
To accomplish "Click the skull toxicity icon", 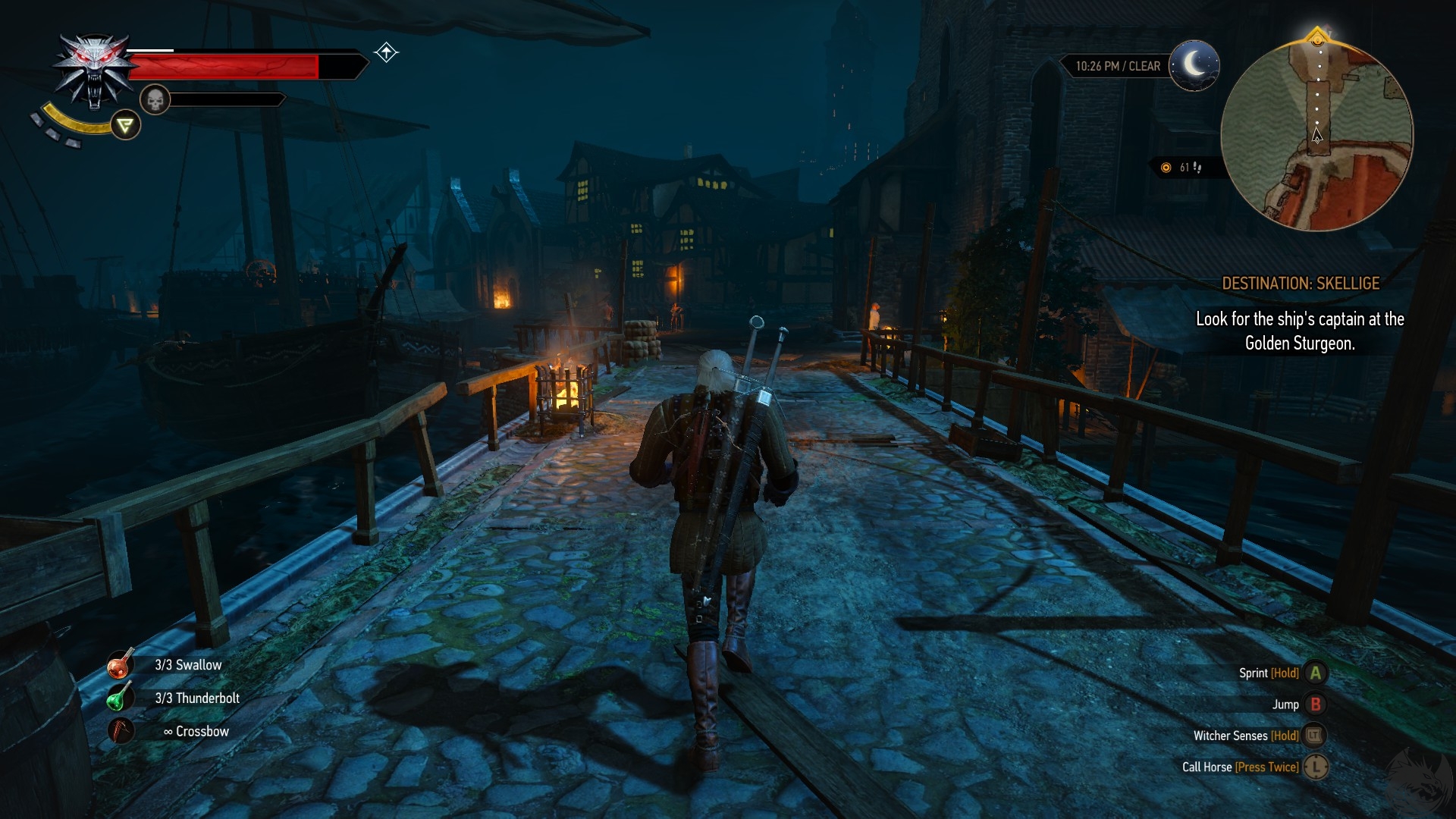I will (x=155, y=99).
